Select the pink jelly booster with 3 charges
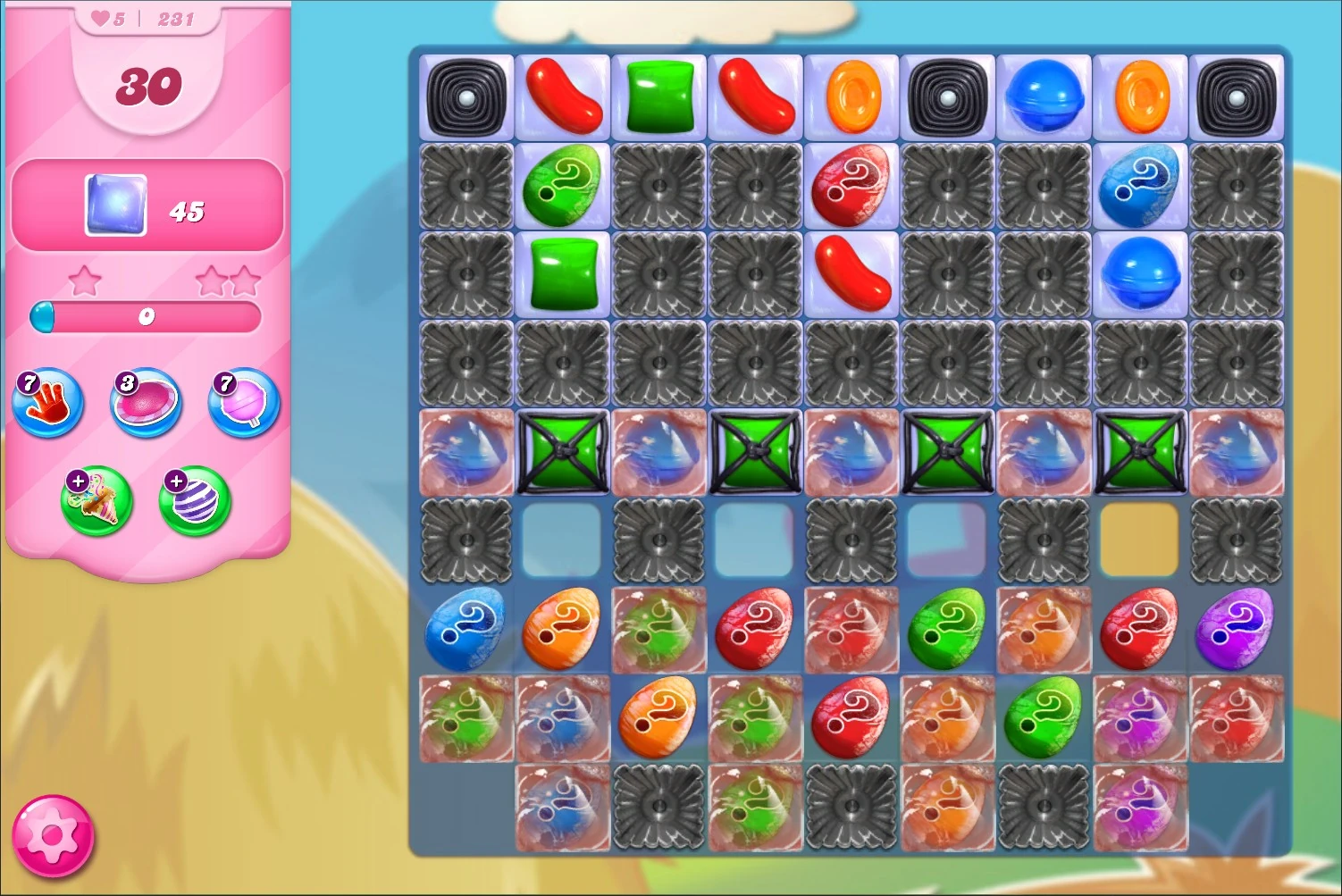The width and height of the screenshot is (1342, 896). coord(145,404)
